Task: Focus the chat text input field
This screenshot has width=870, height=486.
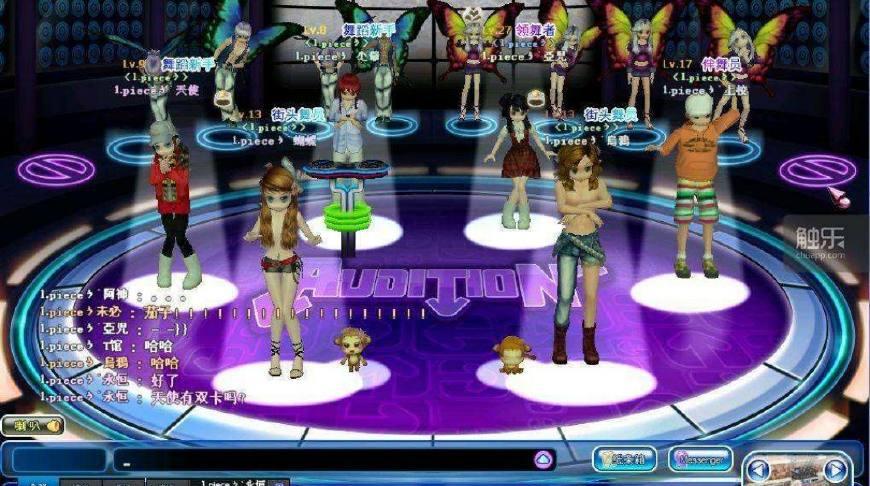Action: pyautogui.click(x=320, y=460)
